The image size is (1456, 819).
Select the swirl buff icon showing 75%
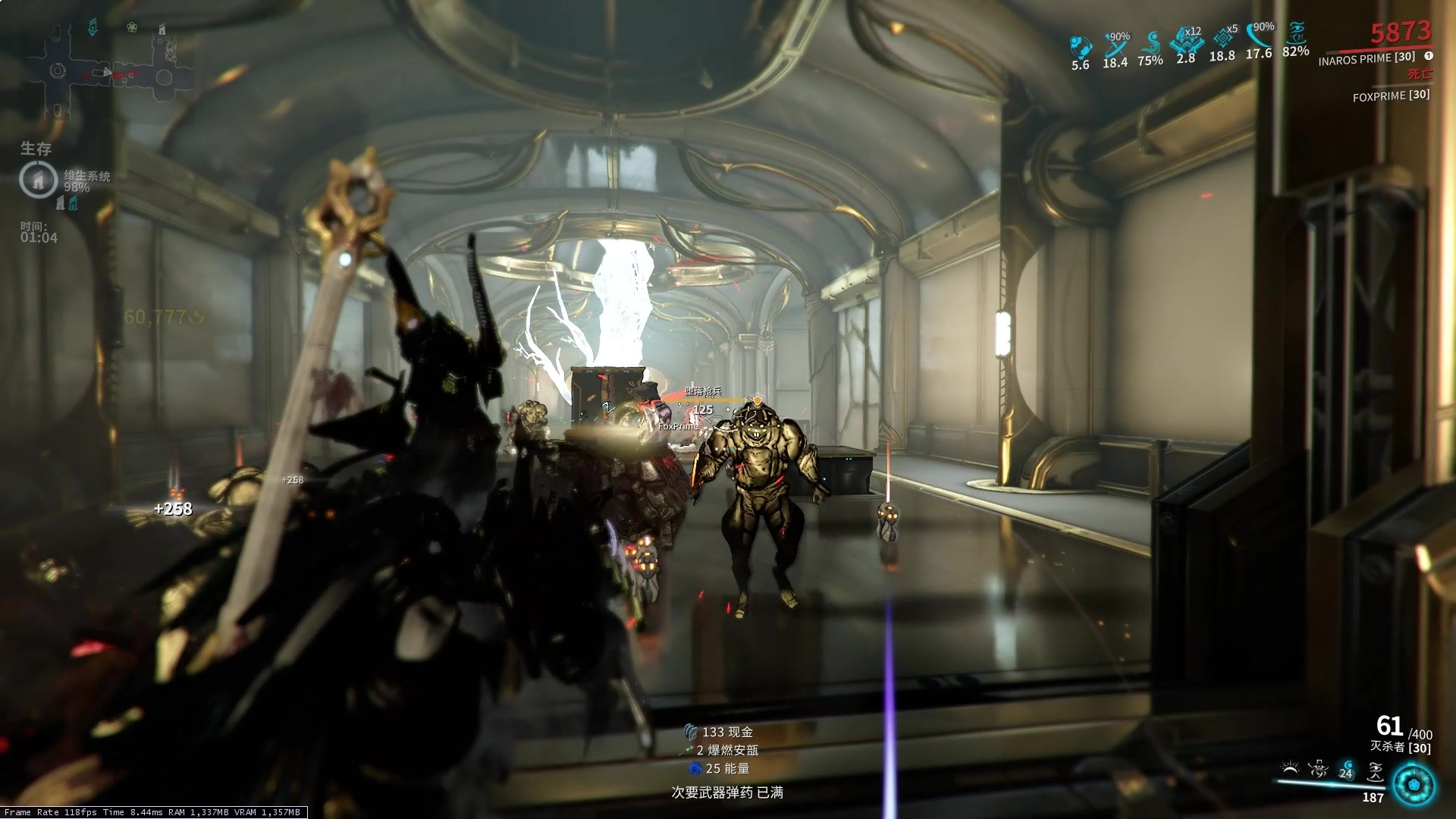pyautogui.click(x=1150, y=43)
